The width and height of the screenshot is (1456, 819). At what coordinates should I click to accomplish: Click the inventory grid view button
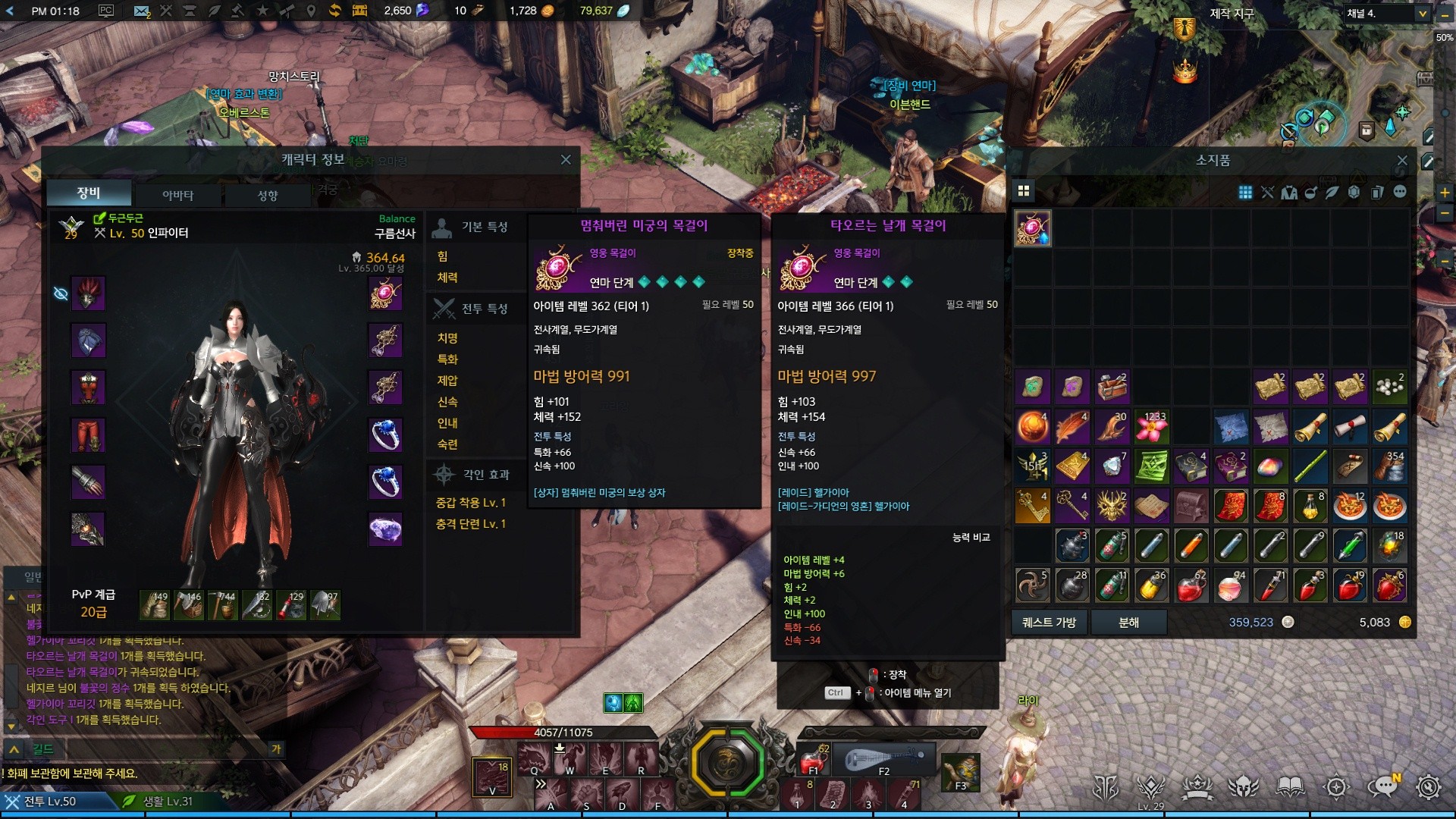pyautogui.click(x=1023, y=190)
